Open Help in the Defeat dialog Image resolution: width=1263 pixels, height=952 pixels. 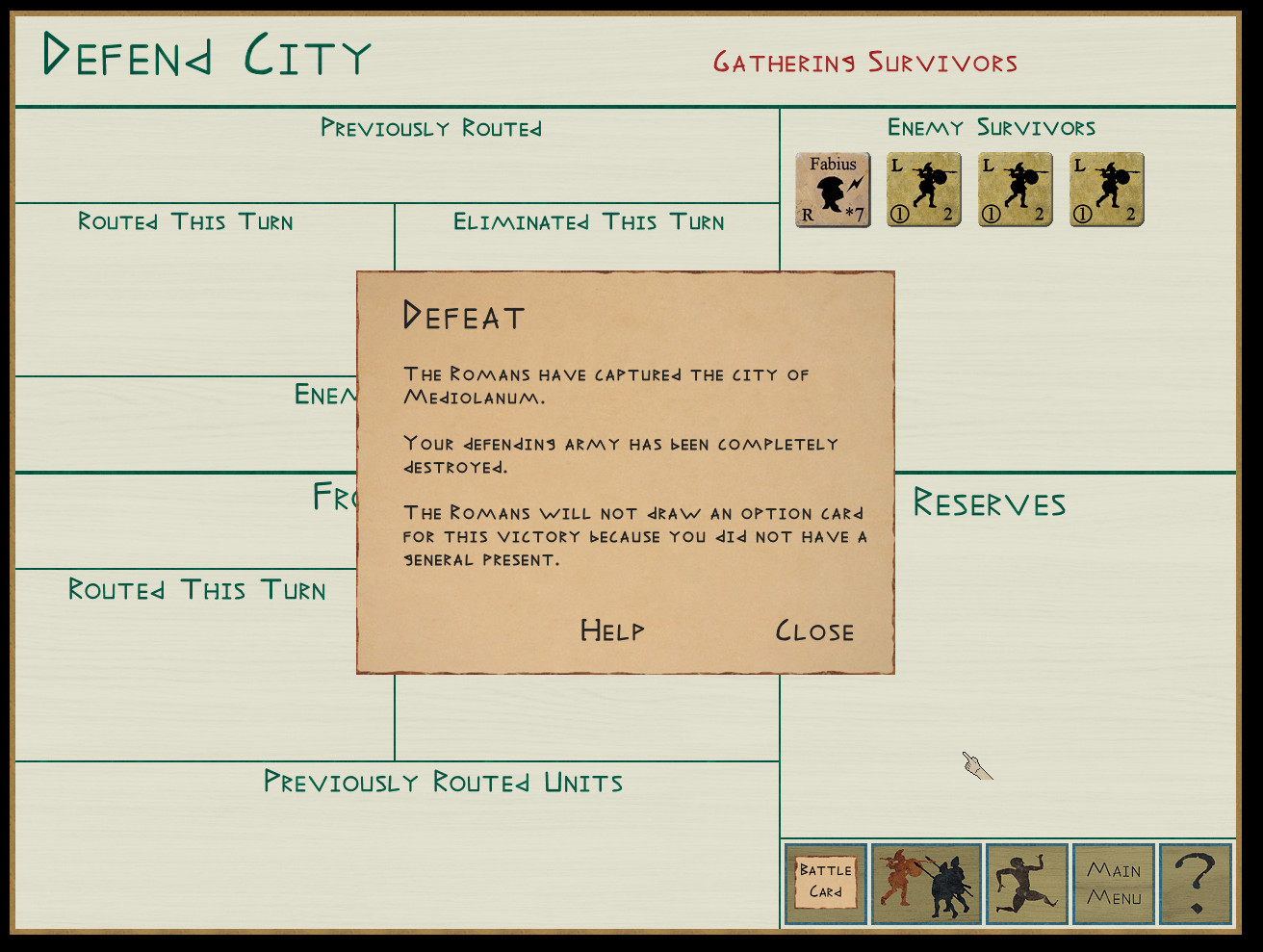coord(612,630)
